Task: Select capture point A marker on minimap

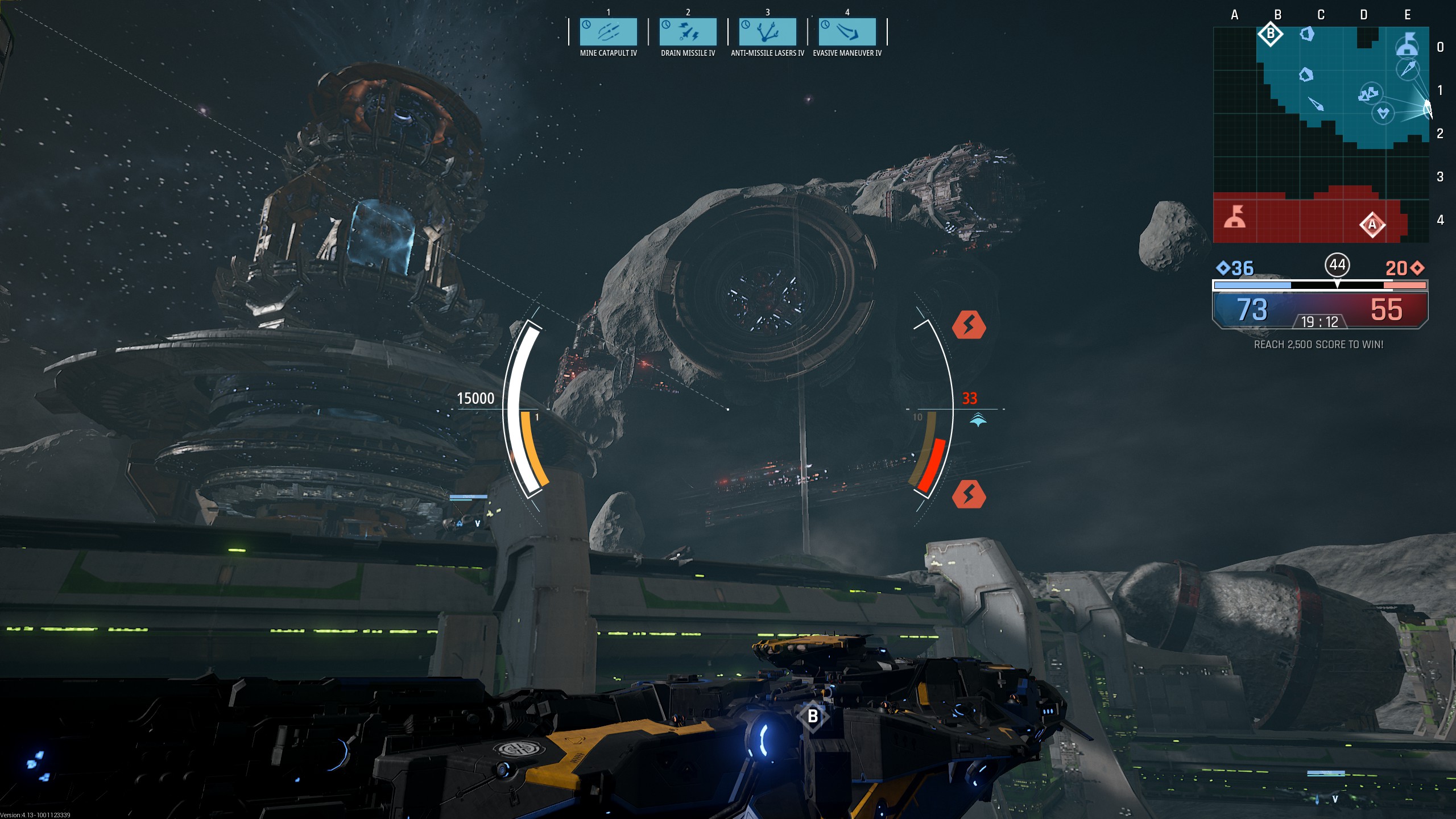Action: coord(1372,225)
